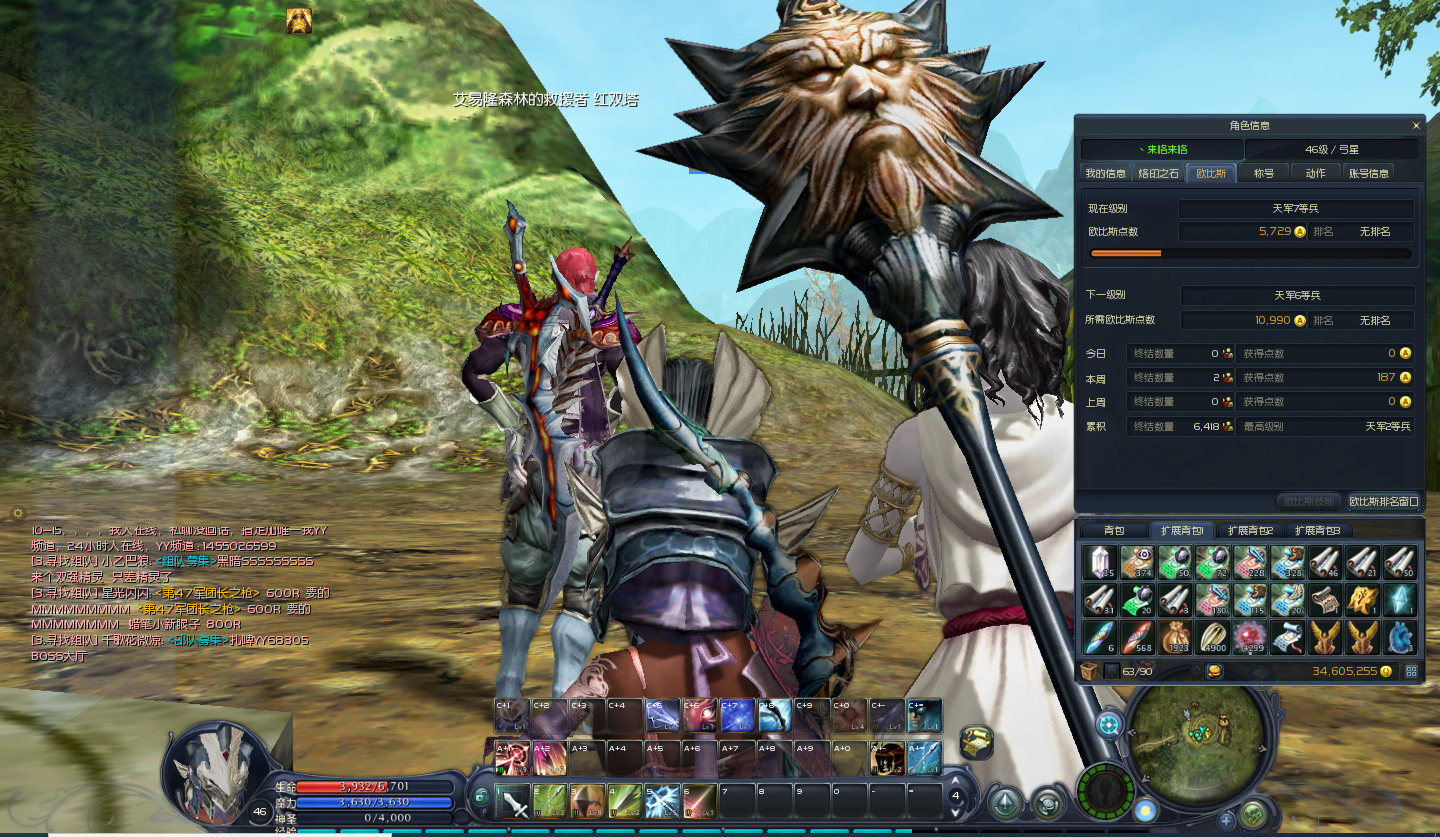Viewport: 1440px width, 837px height.
Task: Activate the masked face skill on C+= slot
Action: click(x=924, y=715)
